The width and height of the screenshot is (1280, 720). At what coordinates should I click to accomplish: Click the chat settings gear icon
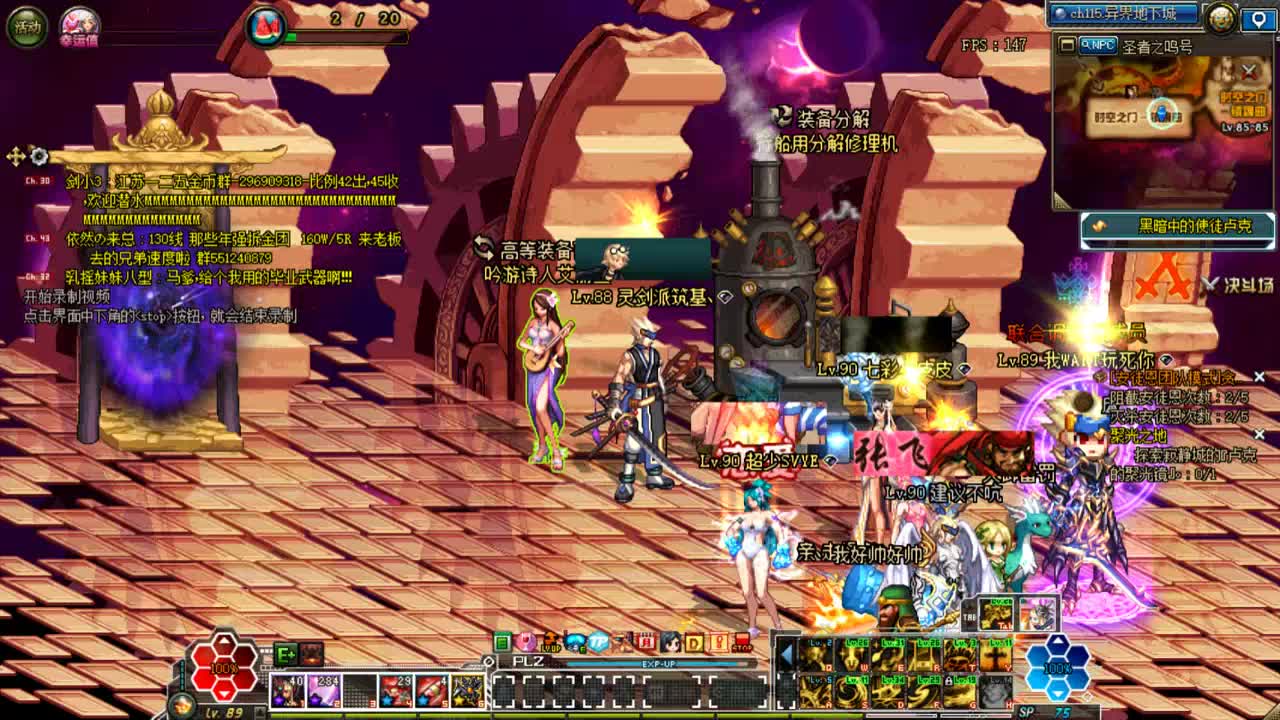point(39,156)
